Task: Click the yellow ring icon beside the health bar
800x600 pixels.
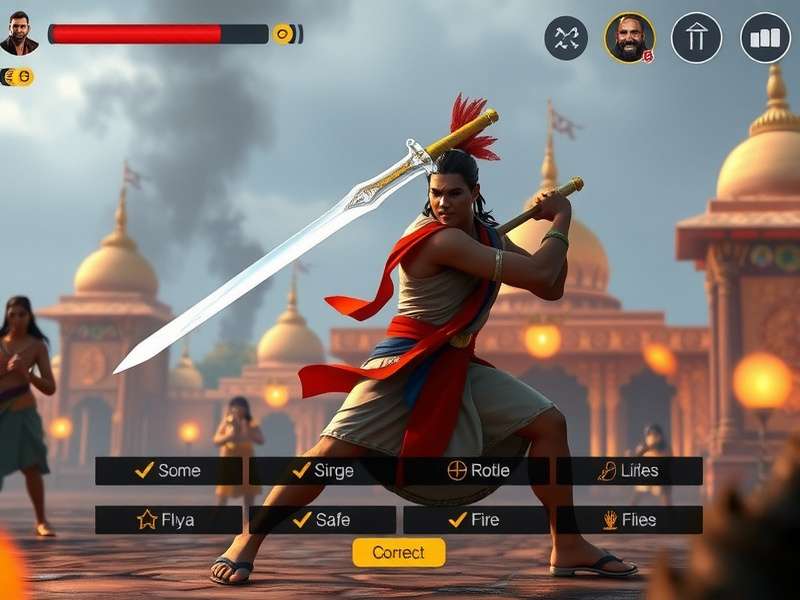Action: pos(284,34)
